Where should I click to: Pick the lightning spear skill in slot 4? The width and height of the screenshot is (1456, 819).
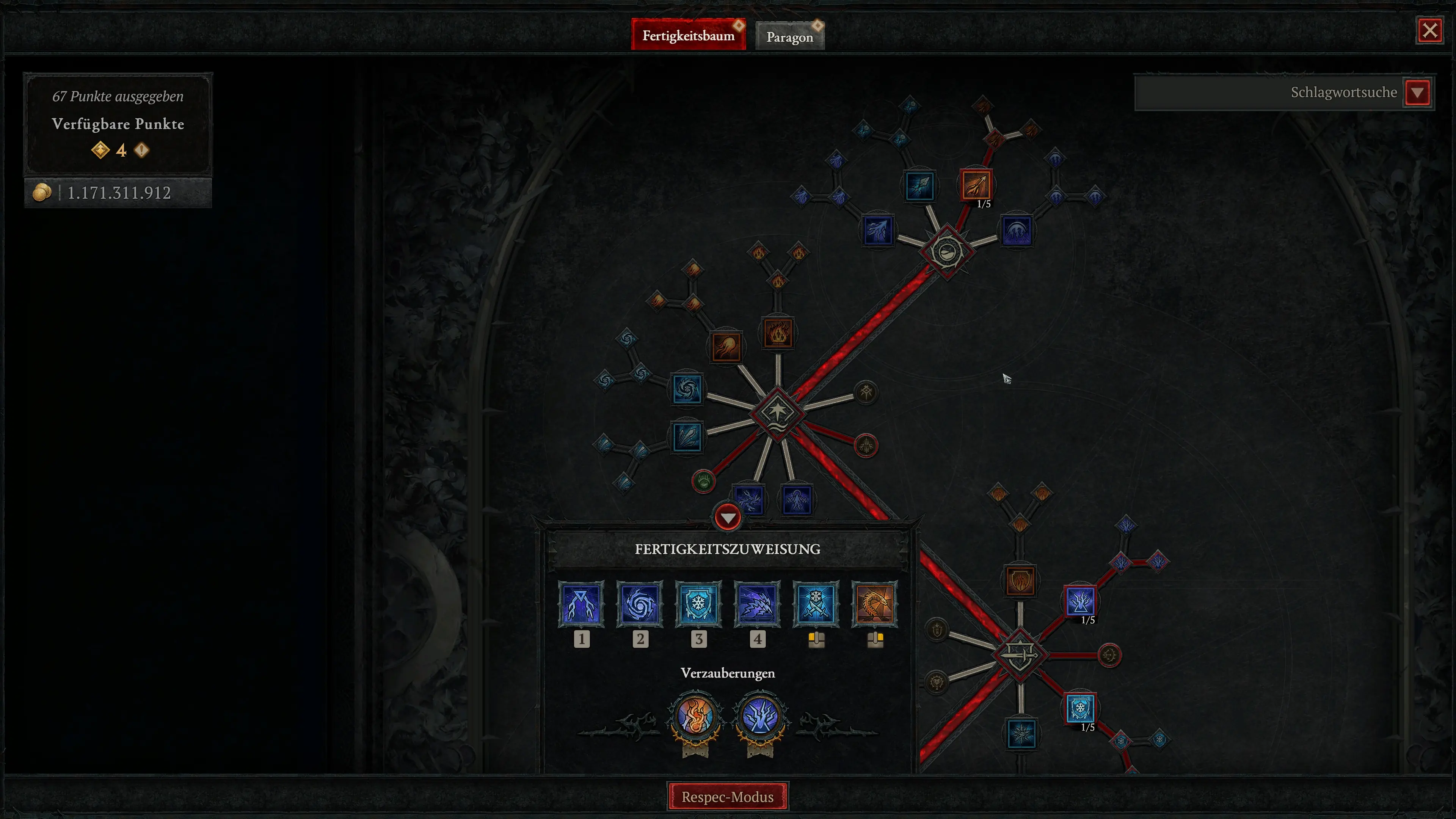(758, 604)
